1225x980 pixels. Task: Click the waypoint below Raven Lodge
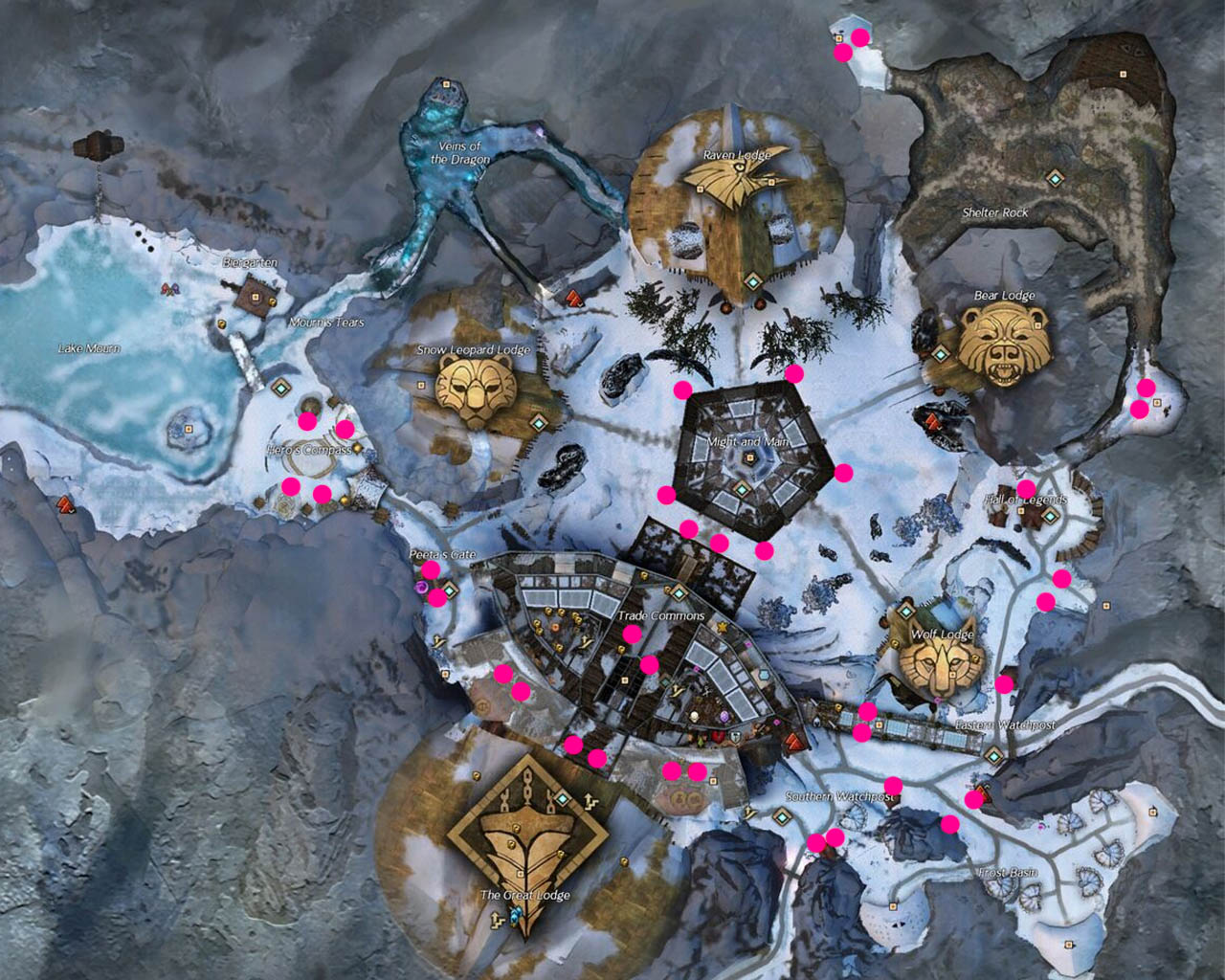pos(752,282)
